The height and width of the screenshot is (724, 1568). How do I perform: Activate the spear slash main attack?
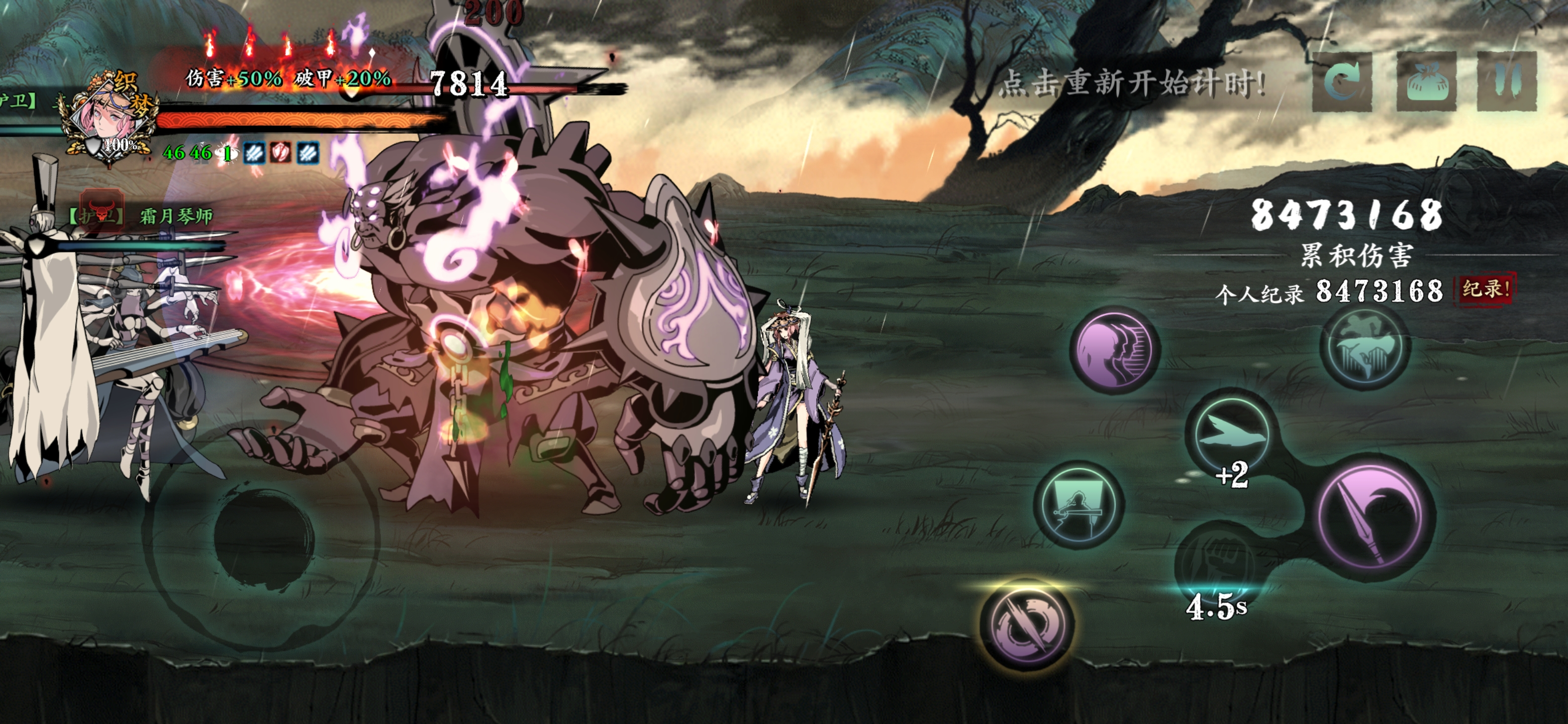1373,515
